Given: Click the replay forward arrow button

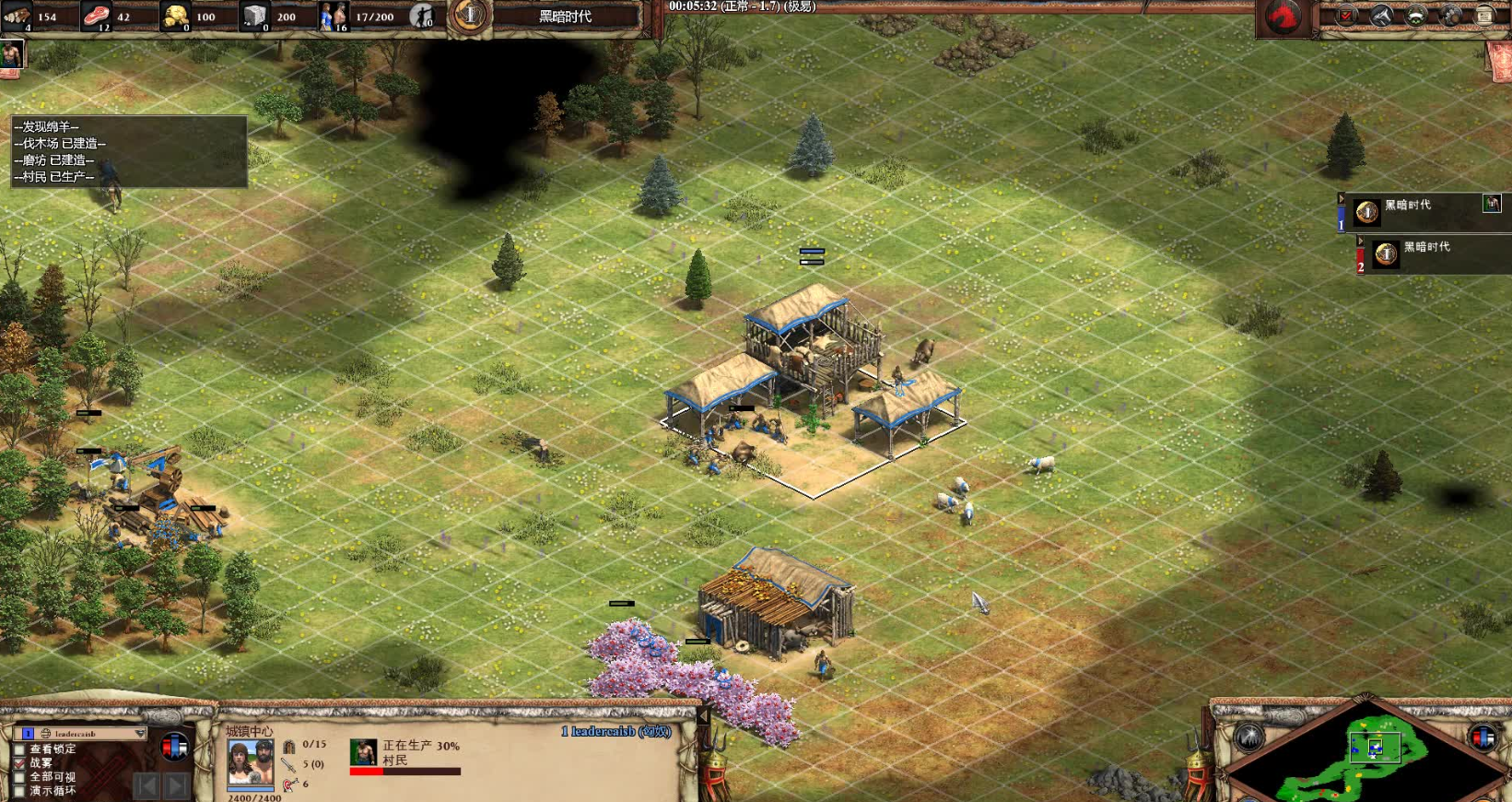Looking at the screenshot, I should click(x=176, y=785).
